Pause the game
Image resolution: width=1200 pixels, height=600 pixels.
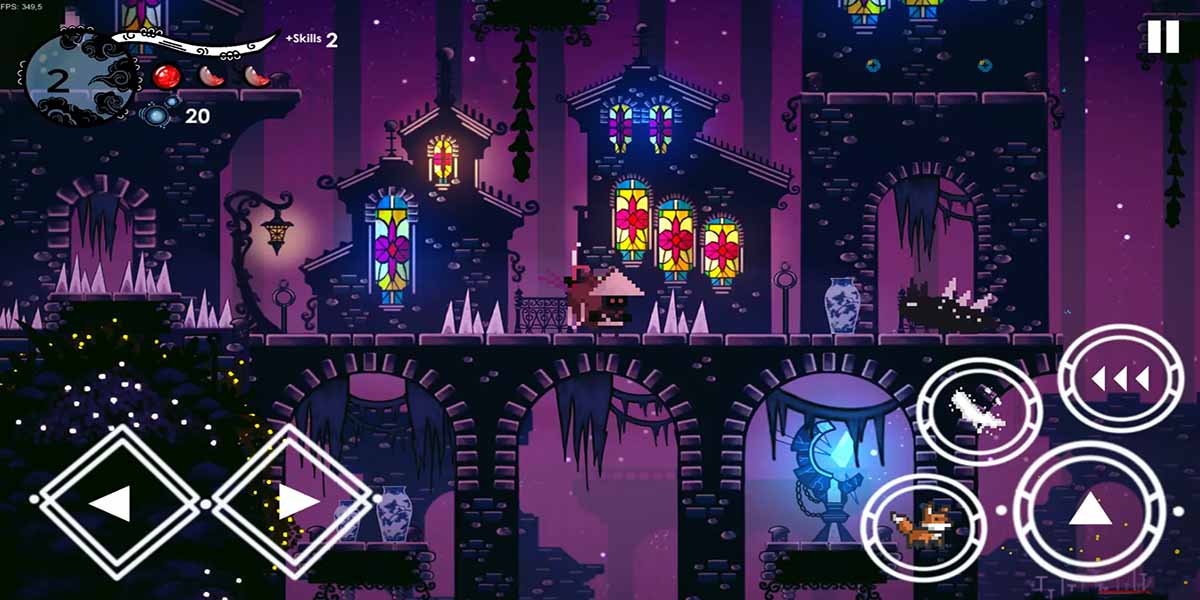pos(1163,37)
